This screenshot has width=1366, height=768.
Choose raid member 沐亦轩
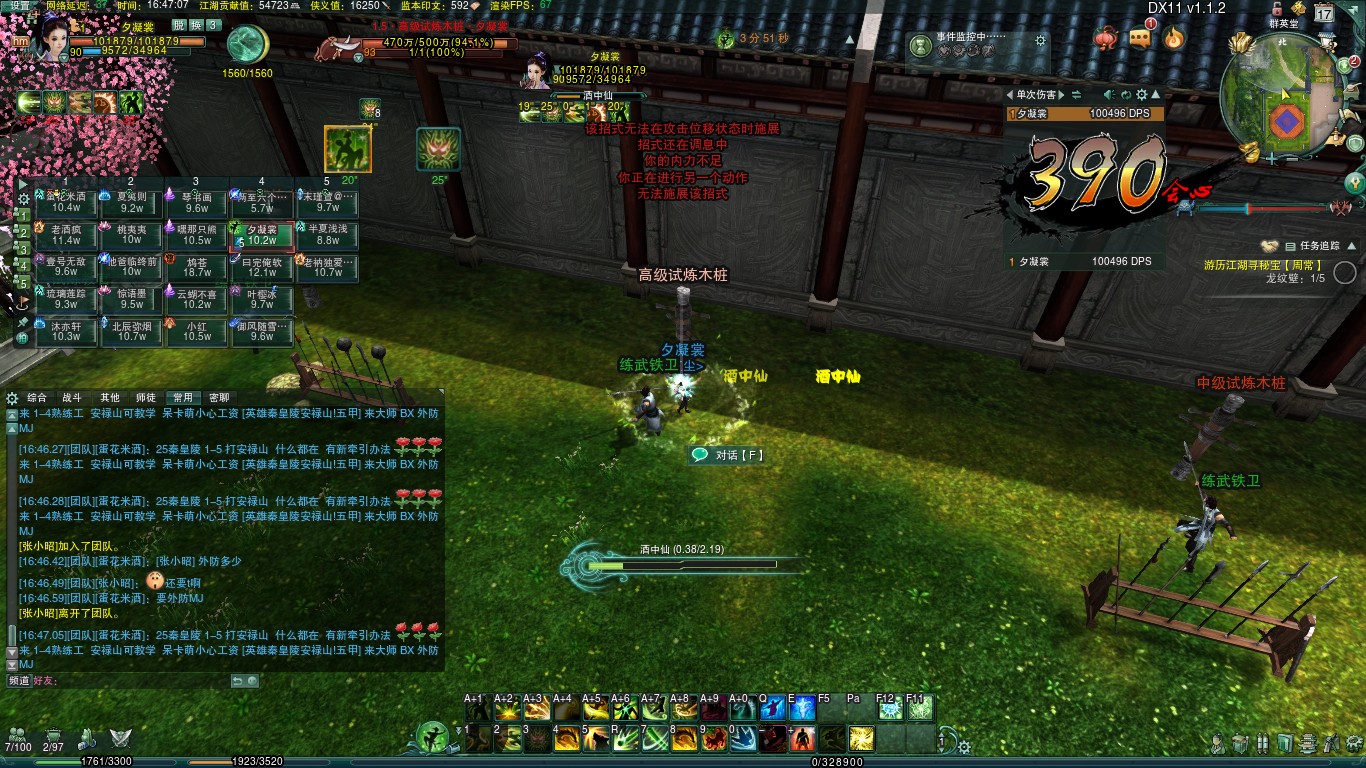66,331
